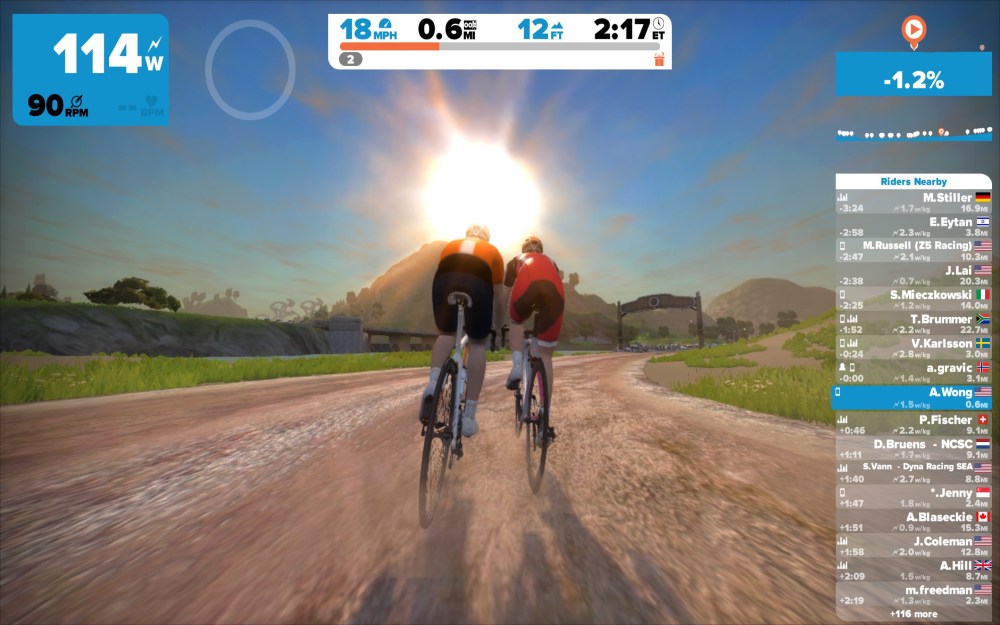Select T.Brummer in the rider list
Screen dimensions: 1000x625
point(913,324)
